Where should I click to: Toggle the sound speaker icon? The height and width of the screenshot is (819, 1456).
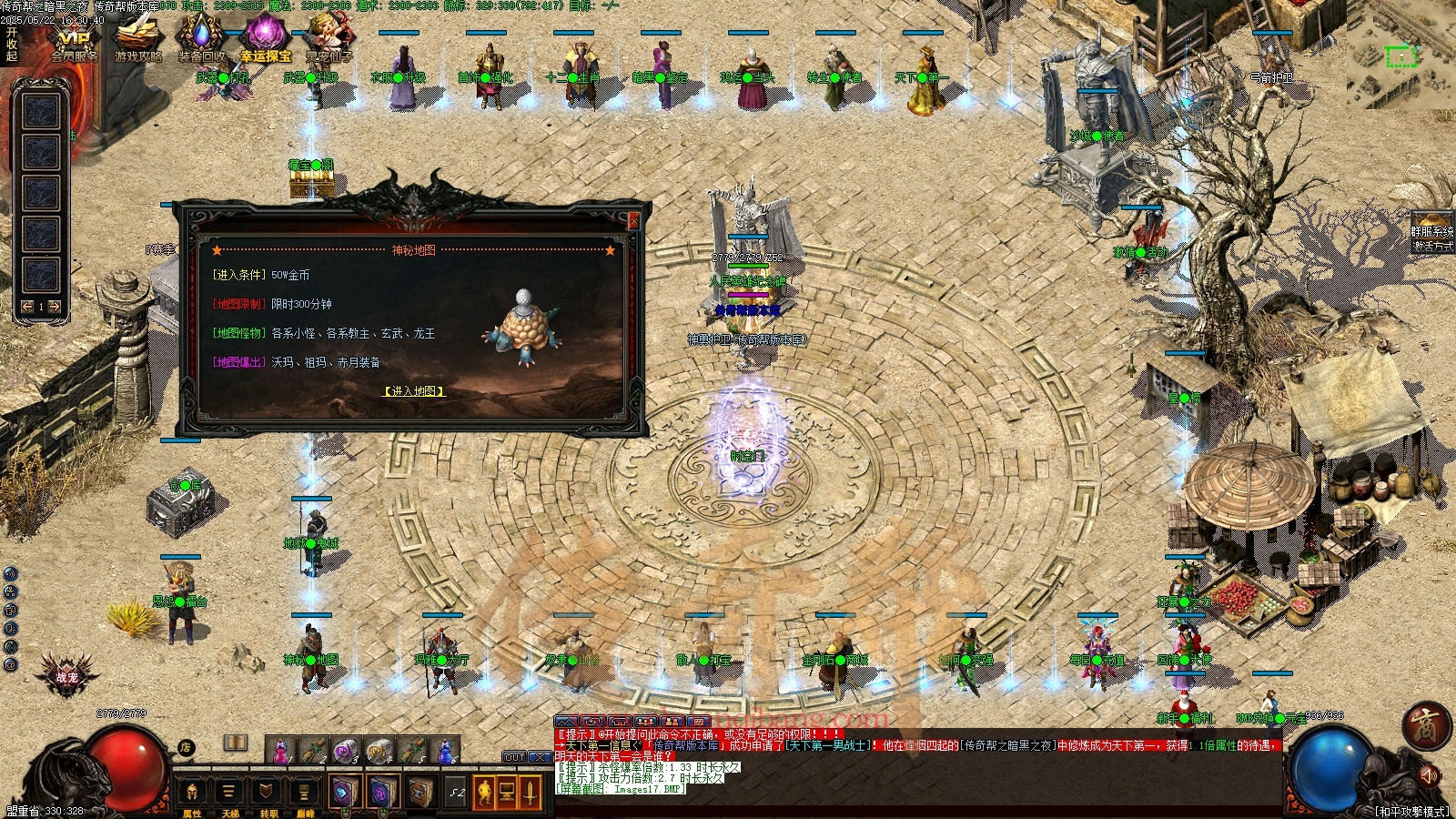1427,776
